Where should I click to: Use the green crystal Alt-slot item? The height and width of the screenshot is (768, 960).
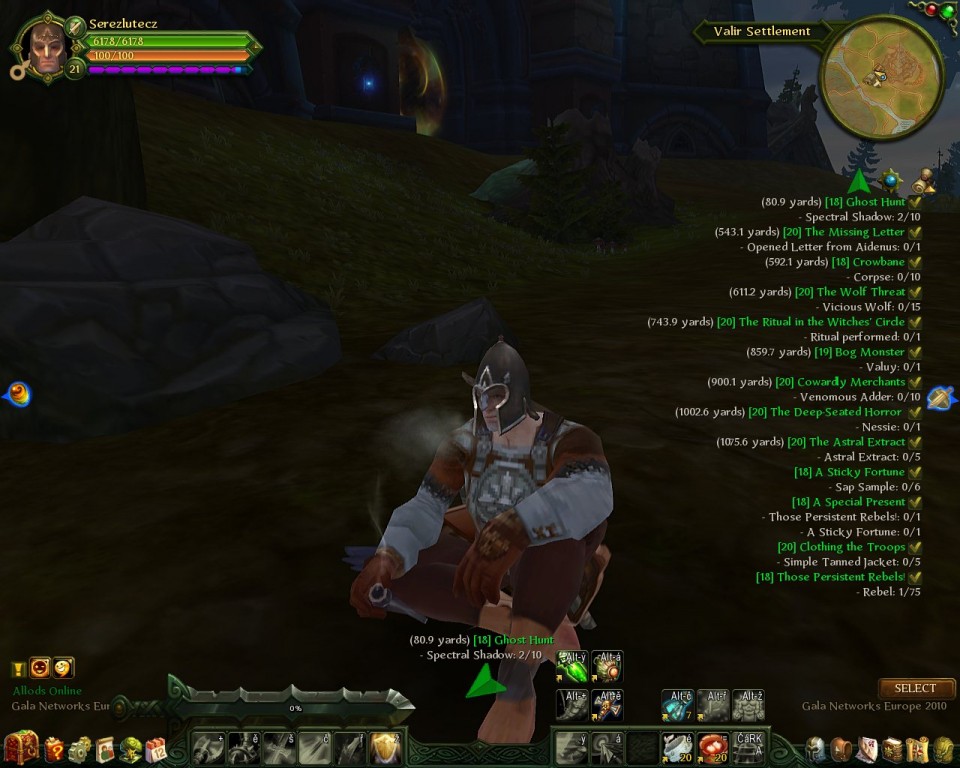[x=572, y=666]
